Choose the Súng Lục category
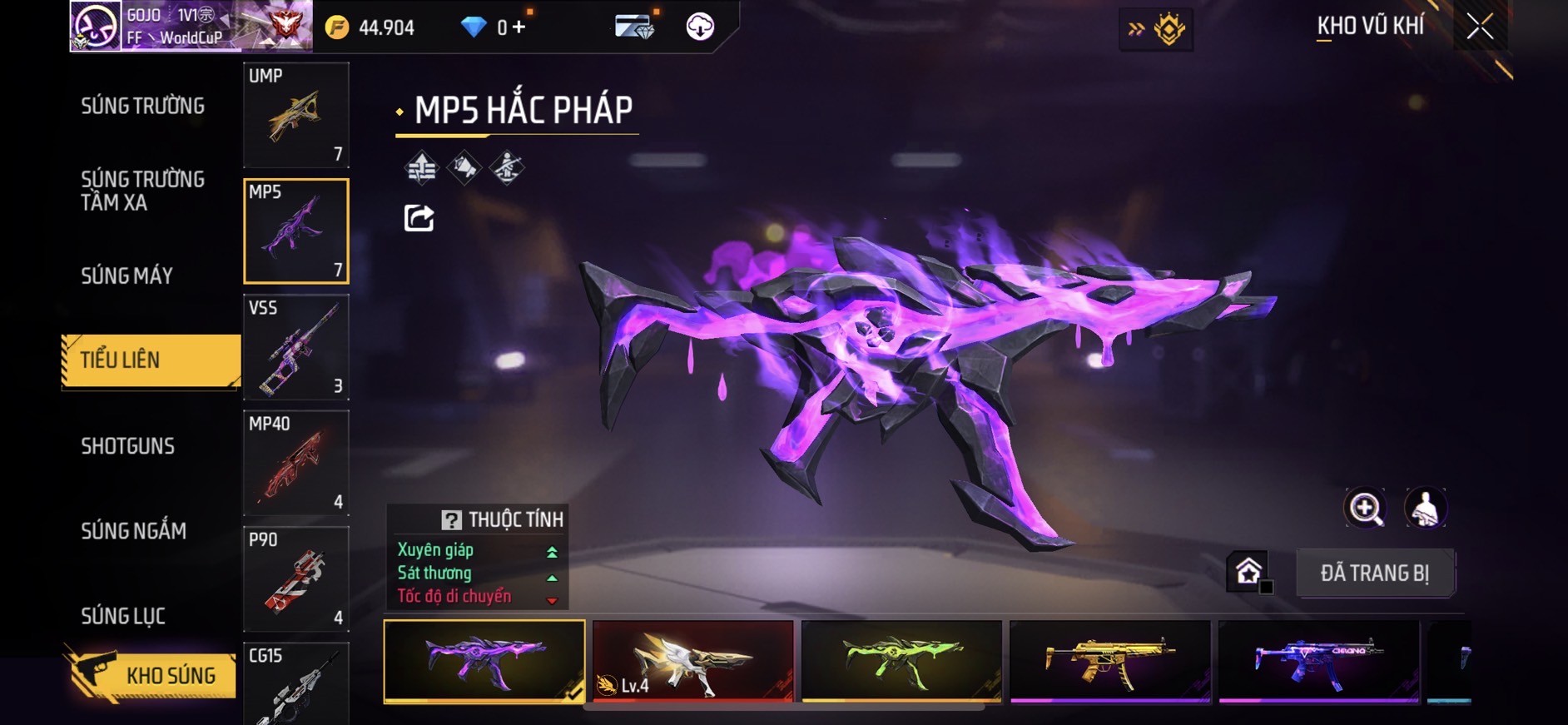 [123, 616]
